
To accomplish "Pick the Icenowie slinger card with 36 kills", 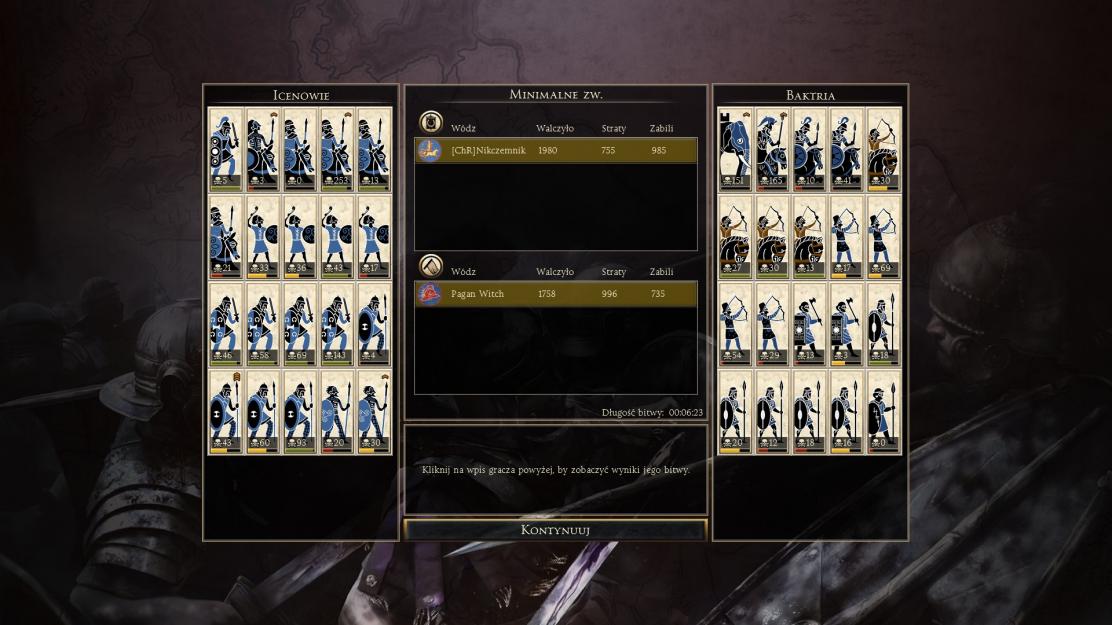I will click(300, 236).
